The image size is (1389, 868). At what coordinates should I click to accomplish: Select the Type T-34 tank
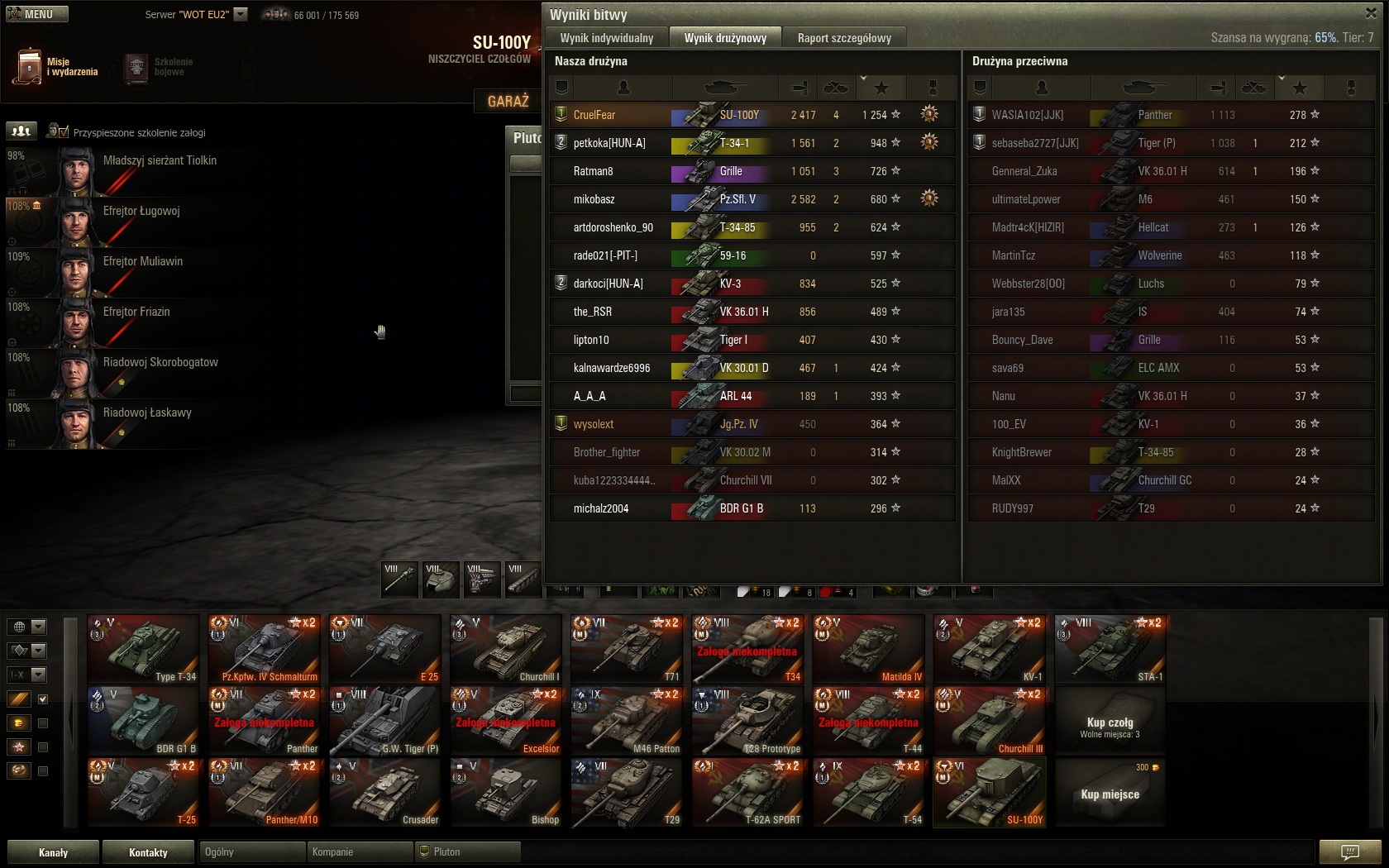(x=143, y=649)
